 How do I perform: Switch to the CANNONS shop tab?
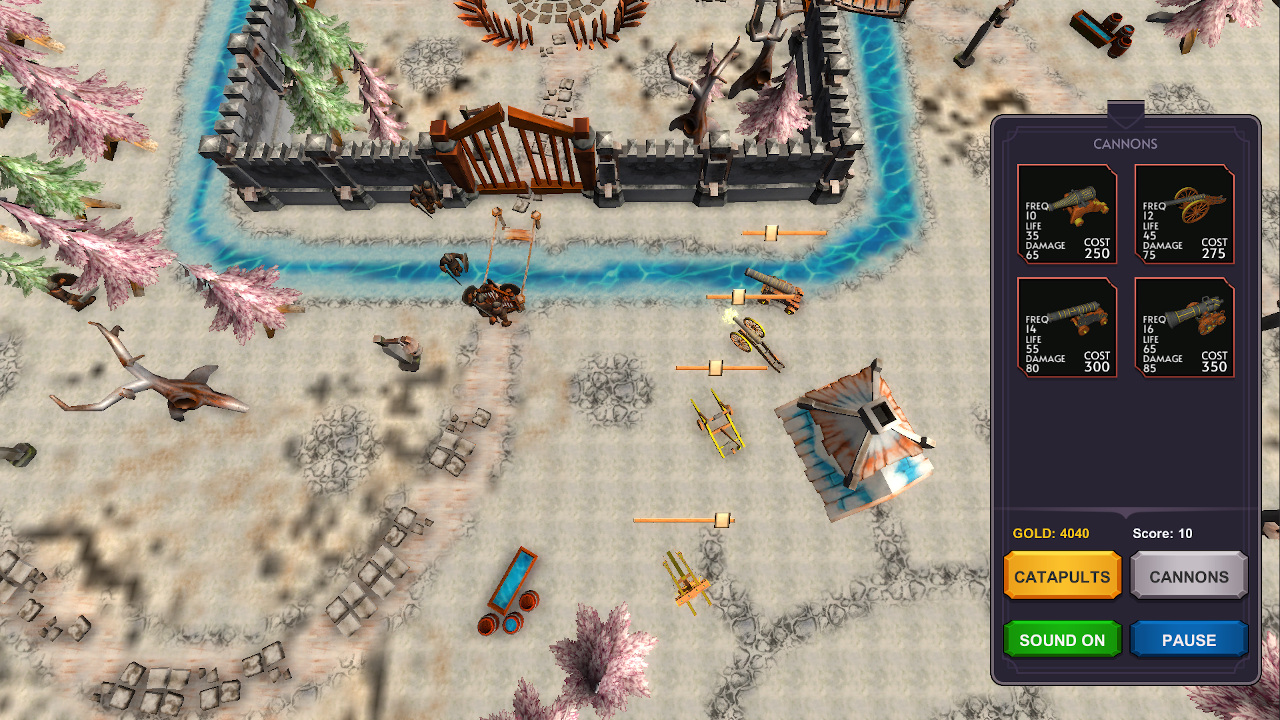click(x=1188, y=576)
